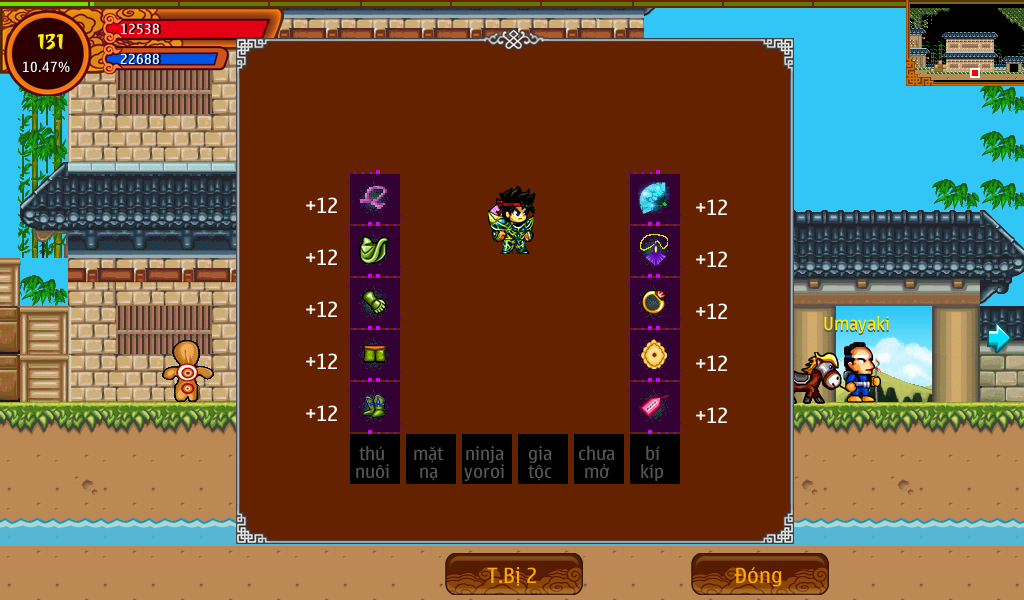Open the village minimap

pyautogui.click(x=966, y=43)
